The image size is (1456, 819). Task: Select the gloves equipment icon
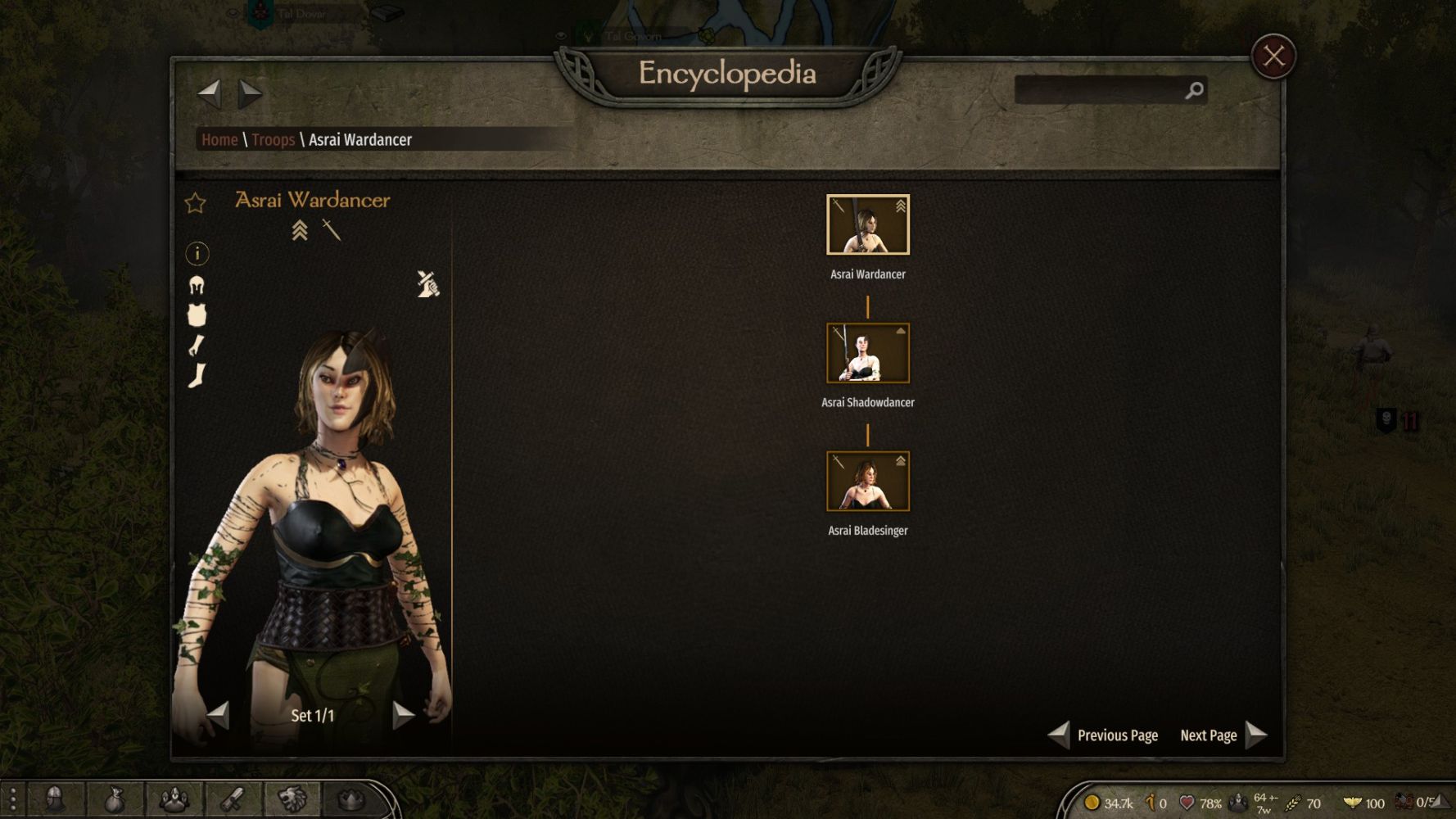click(197, 346)
